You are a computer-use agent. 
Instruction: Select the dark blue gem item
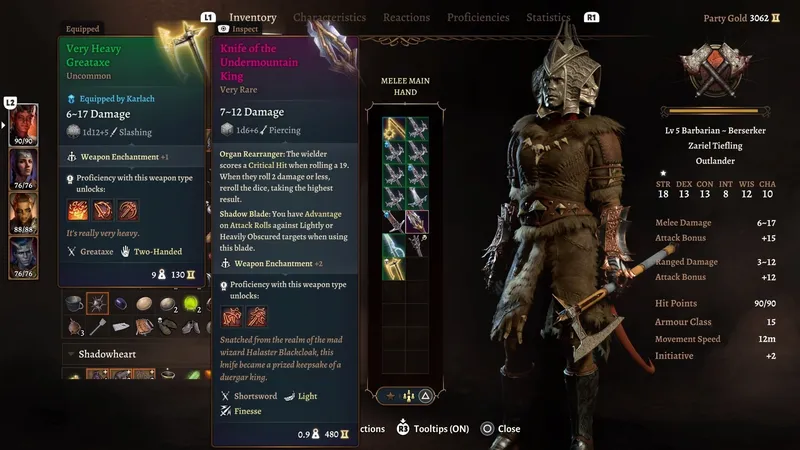tap(122, 303)
